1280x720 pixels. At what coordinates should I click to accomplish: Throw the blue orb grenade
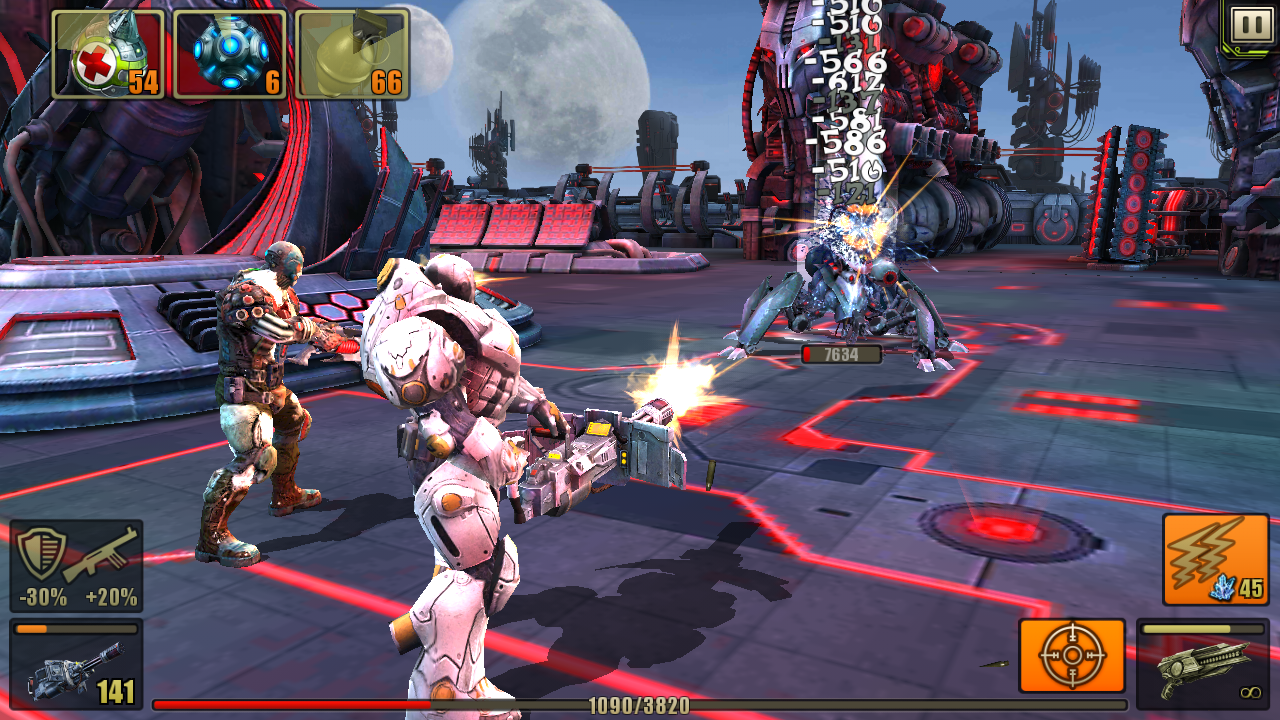tap(230, 54)
